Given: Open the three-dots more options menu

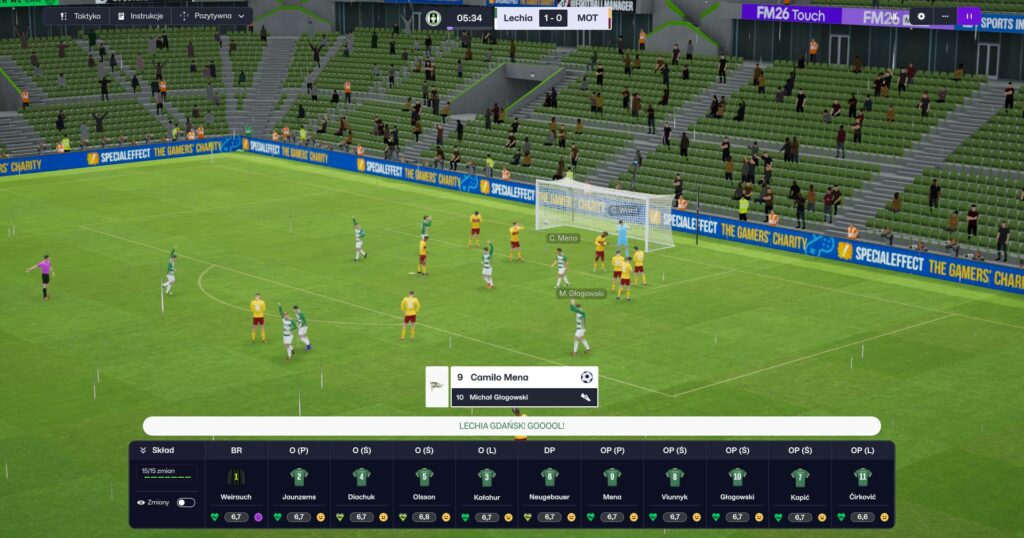Looking at the screenshot, I should (945, 16).
